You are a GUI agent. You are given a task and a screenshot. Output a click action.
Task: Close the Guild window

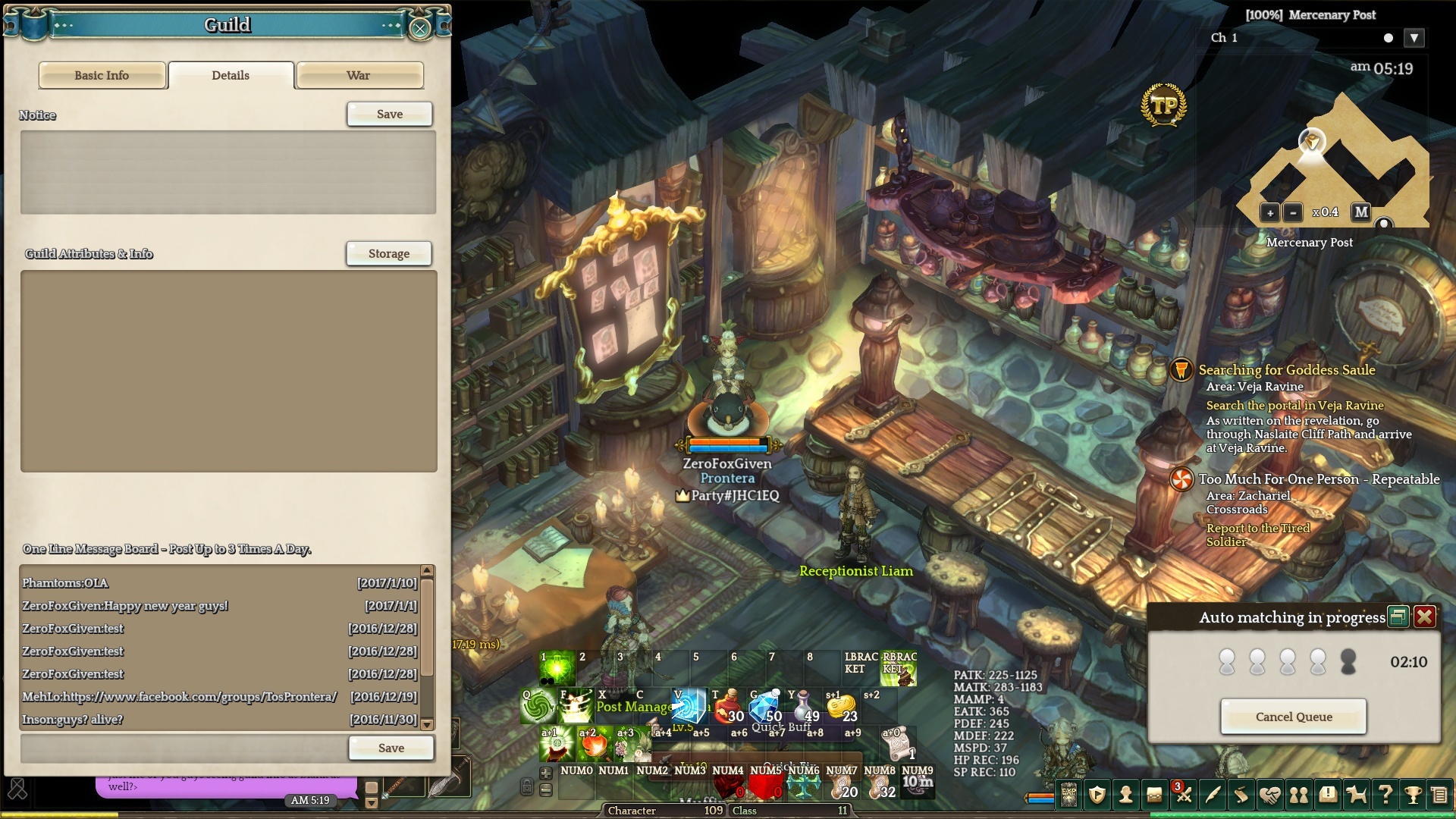[419, 29]
